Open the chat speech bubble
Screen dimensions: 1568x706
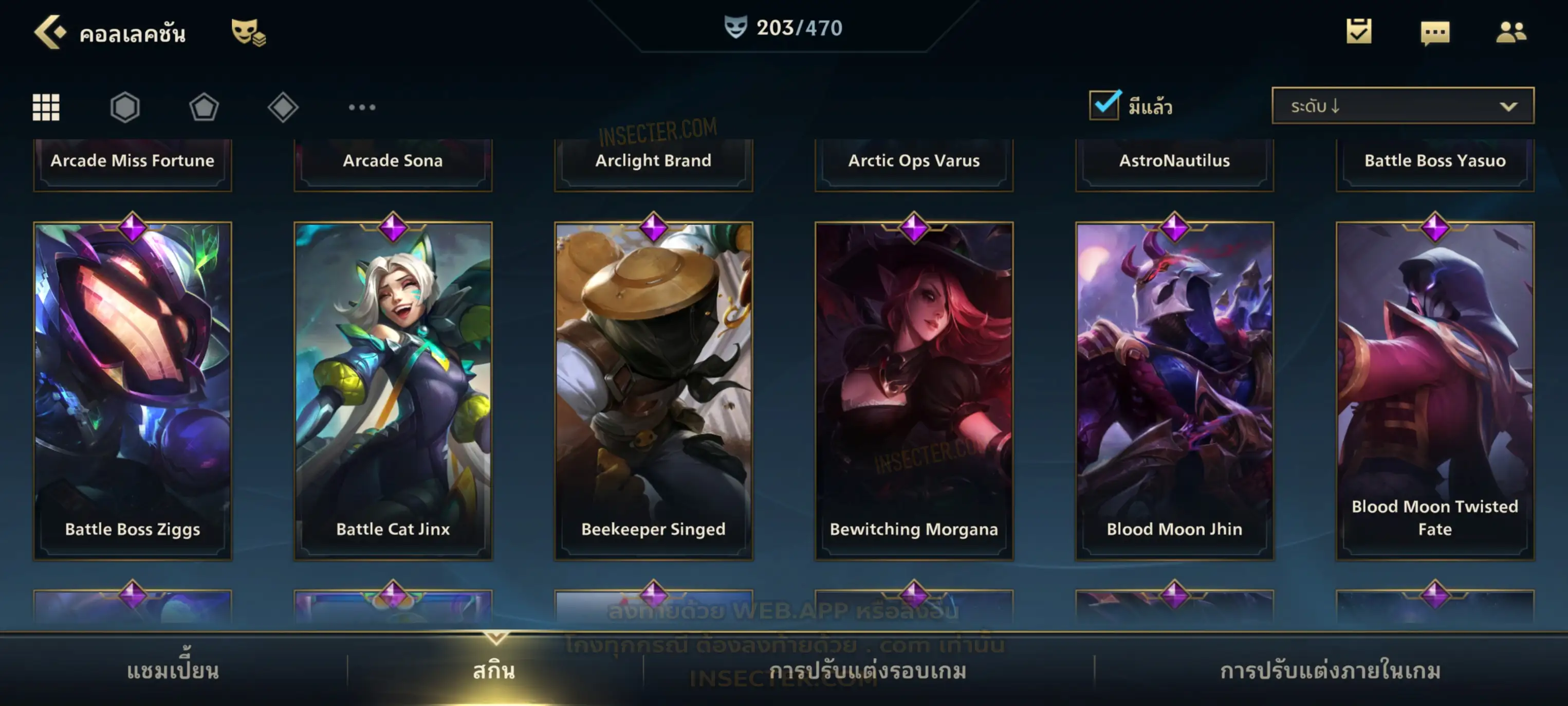tap(1434, 33)
